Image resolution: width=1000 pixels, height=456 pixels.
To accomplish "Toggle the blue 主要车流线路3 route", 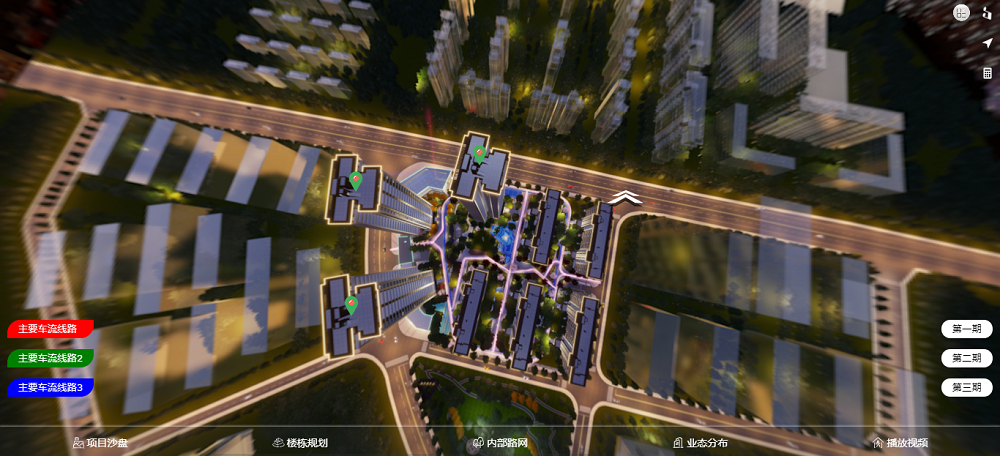I will [50, 386].
